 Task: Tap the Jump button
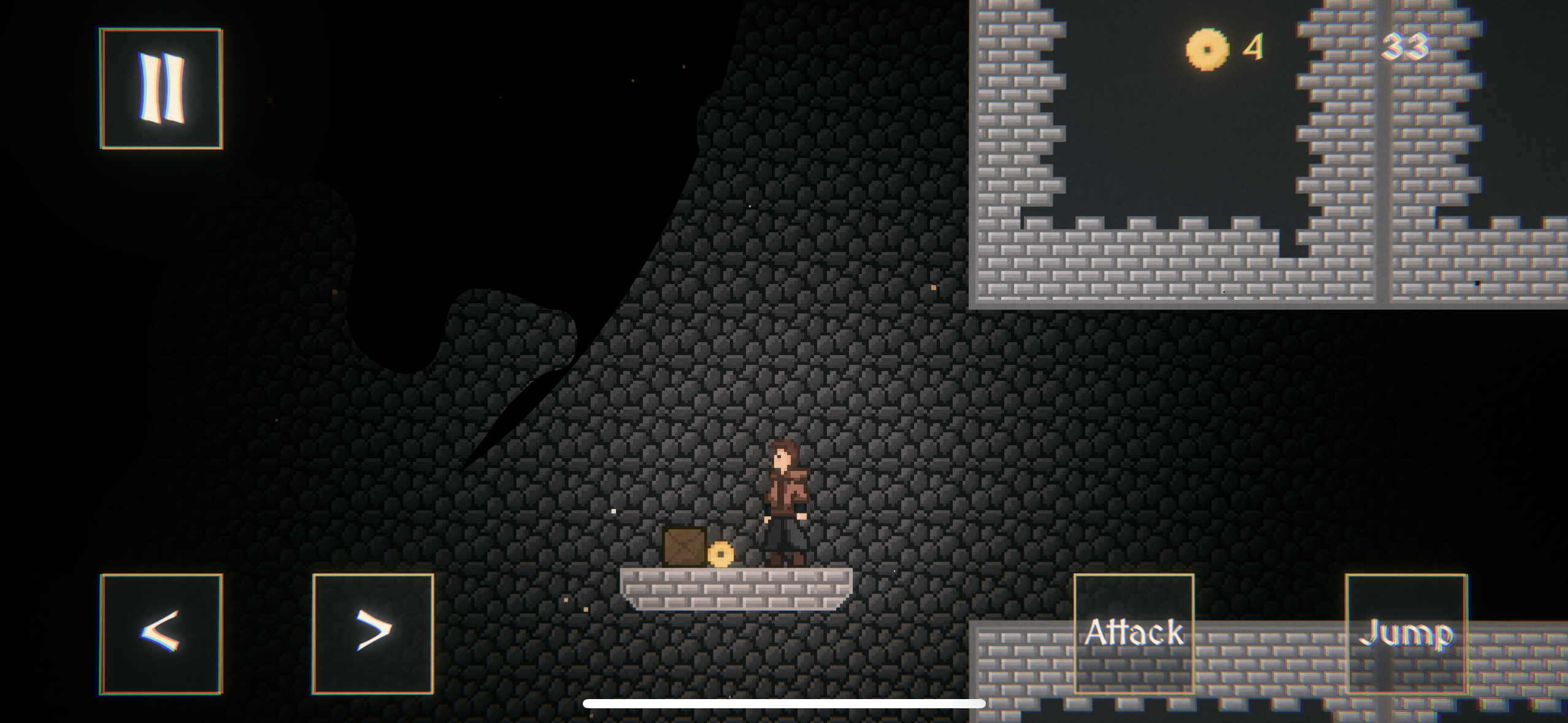(x=1405, y=633)
